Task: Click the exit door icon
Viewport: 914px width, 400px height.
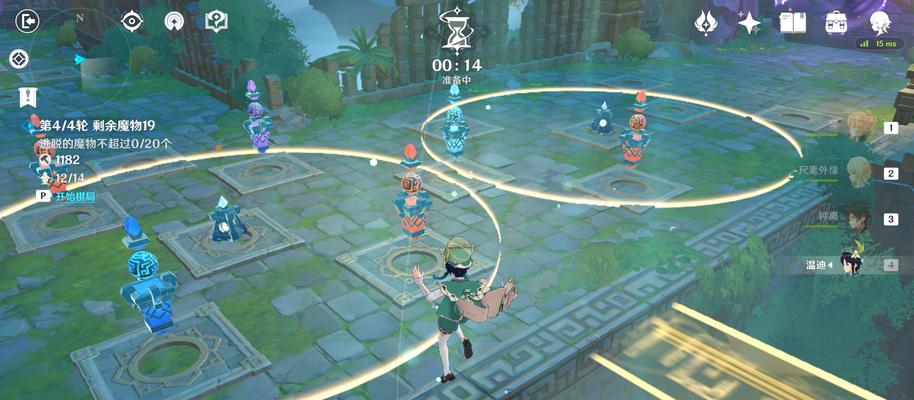Action: tap(28, 21)
